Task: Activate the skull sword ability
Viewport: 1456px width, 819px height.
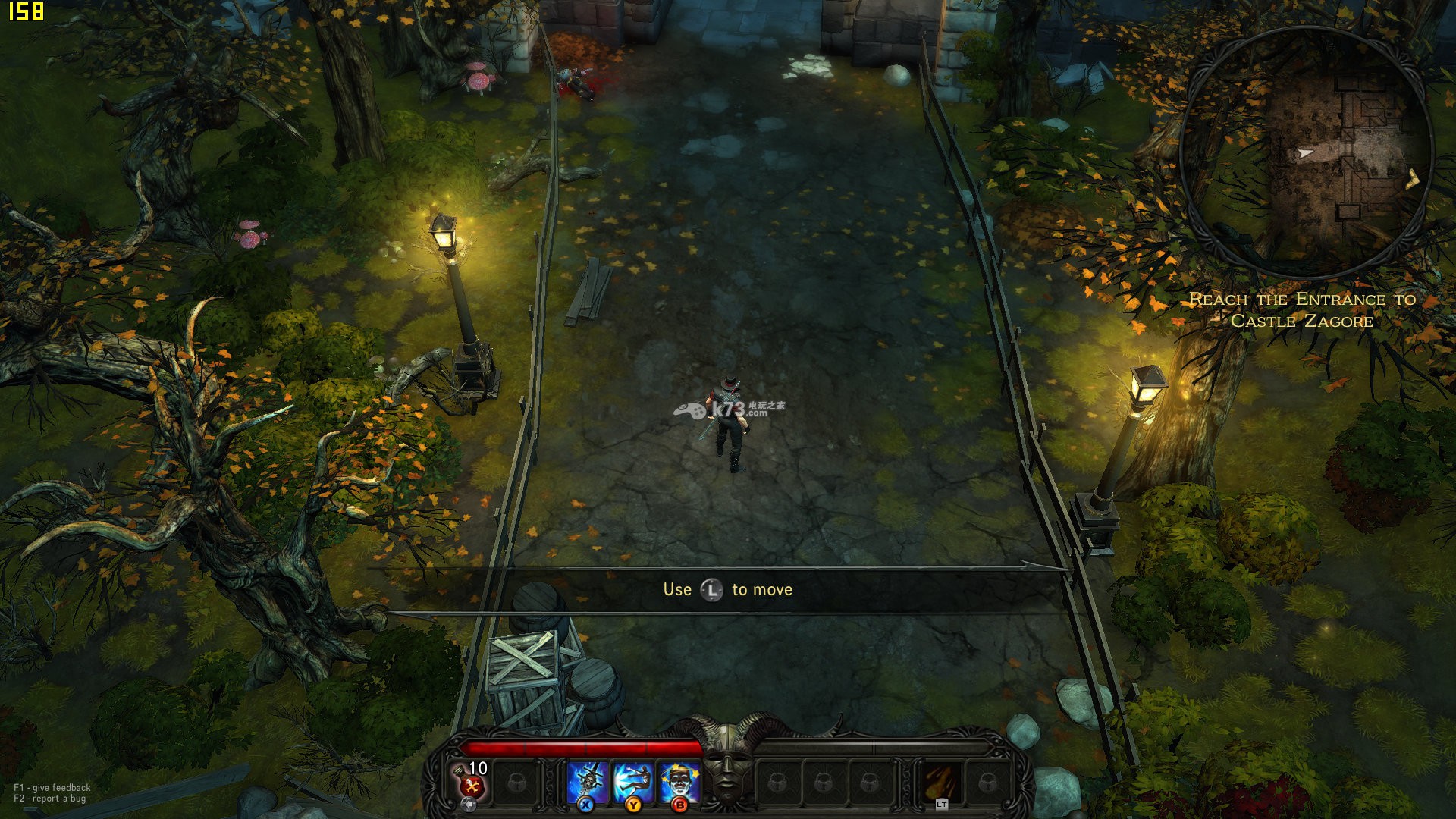Action: click(587, 781)
